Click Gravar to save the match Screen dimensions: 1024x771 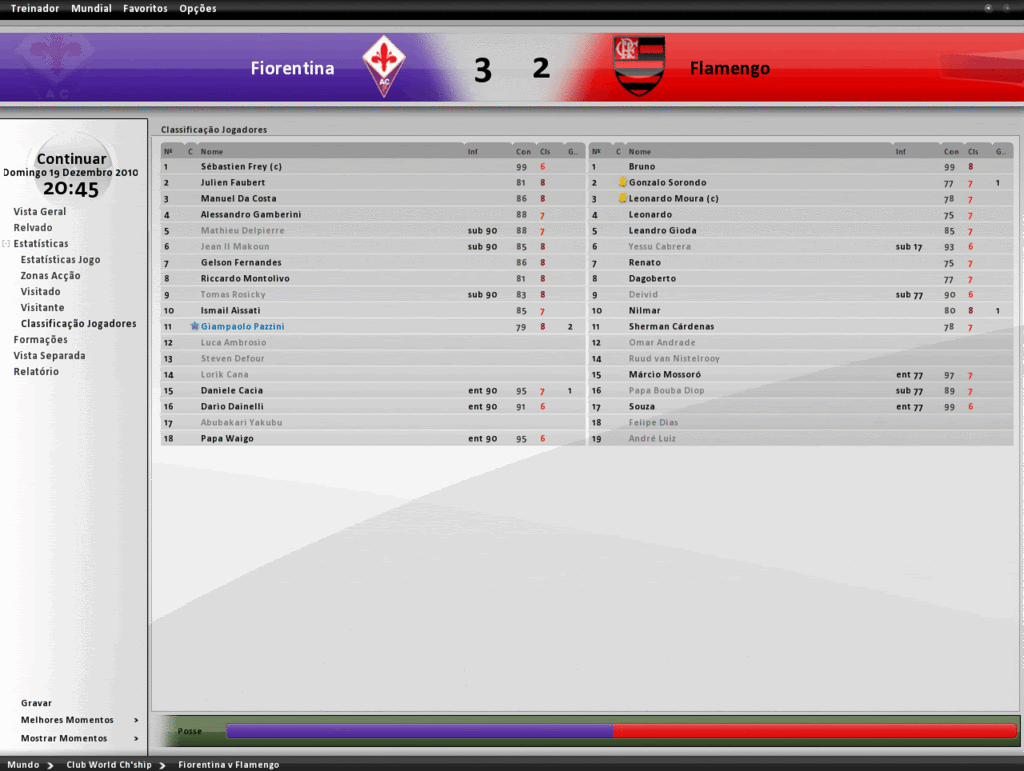click(x=36, y=703)
